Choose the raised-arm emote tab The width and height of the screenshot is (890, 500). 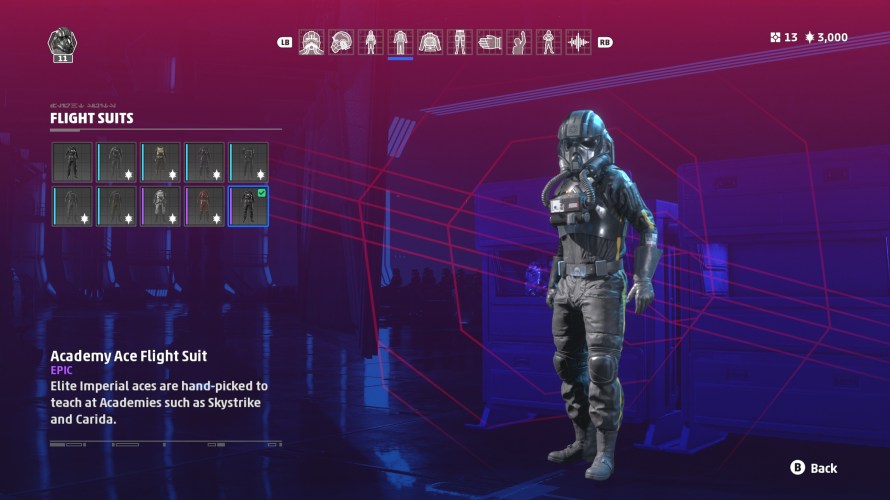[519, 42]
